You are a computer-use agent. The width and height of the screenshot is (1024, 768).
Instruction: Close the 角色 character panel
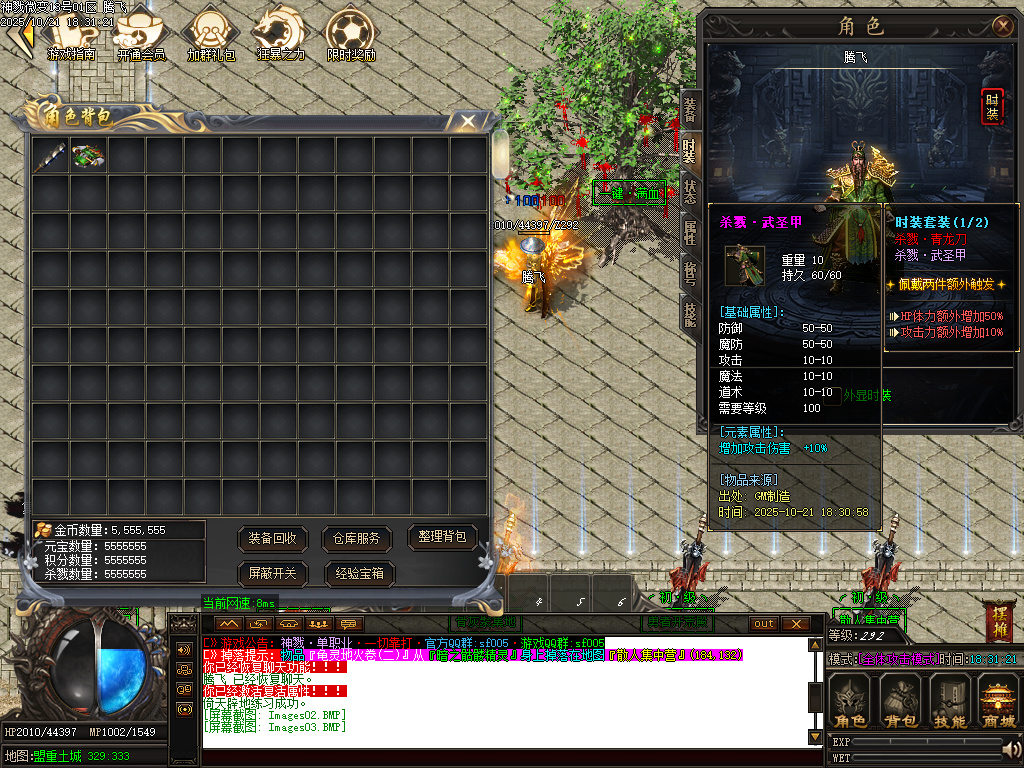[1002, 26]
